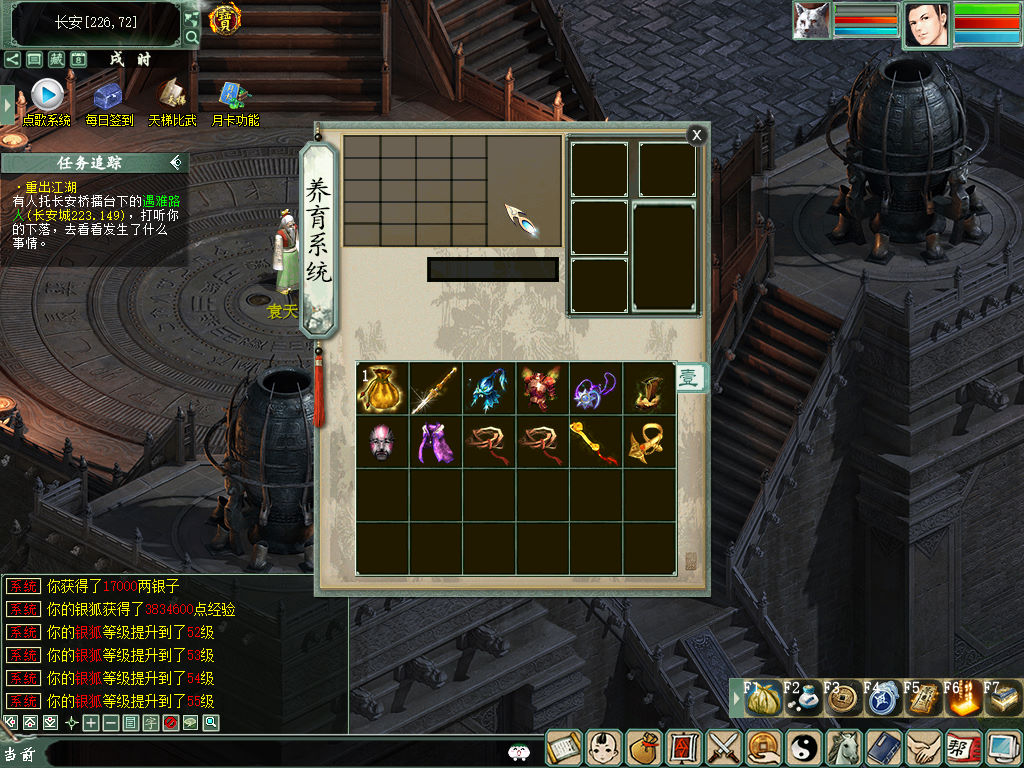
Task: Choose the pink face mask item
Action: 382,442
